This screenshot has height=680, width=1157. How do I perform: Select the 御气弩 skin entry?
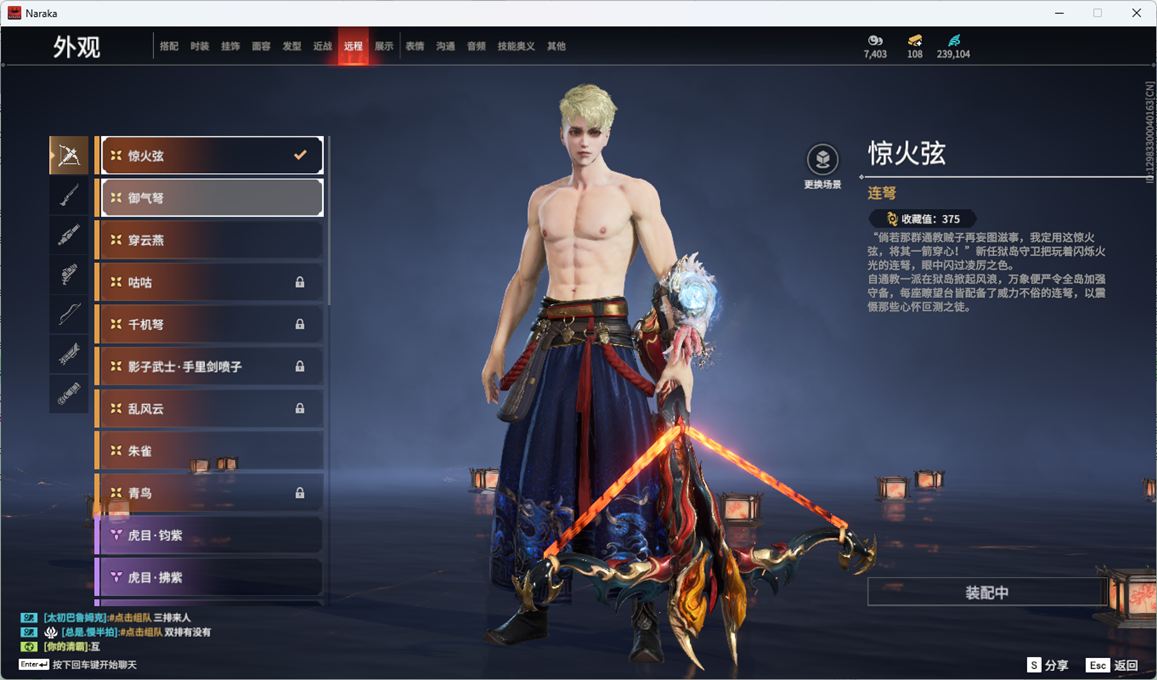[212, 198]
